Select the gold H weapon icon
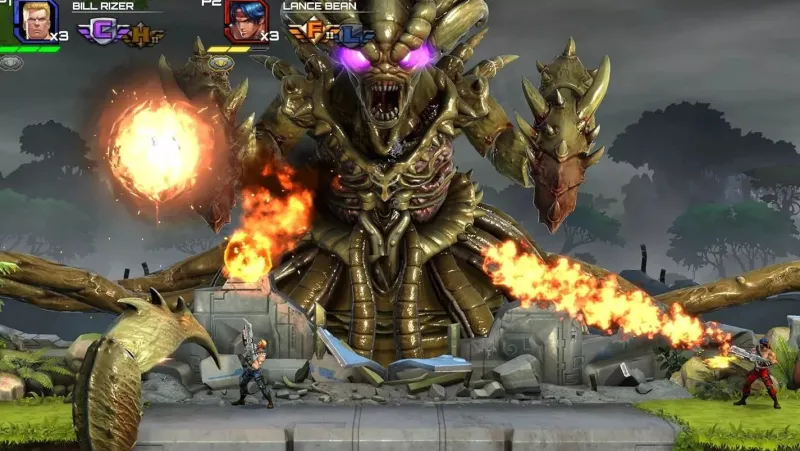Image resolution: width=800 pixels, height=451 pixels. click(142, 35)
